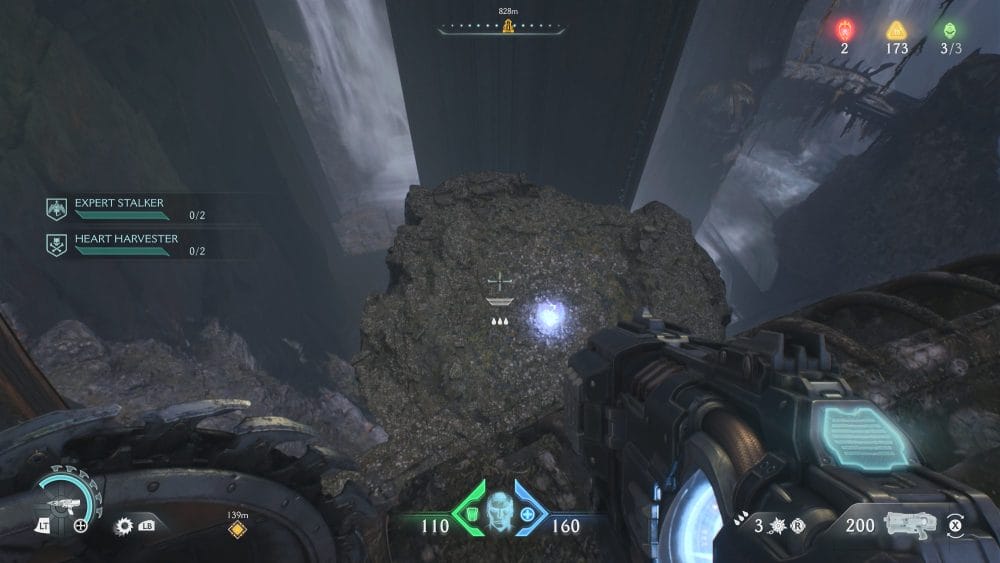The height and width of the screenshot is (563, 1000).
Task: Click the orange diamond waypoint marker
Action: (x=236, y=529)
